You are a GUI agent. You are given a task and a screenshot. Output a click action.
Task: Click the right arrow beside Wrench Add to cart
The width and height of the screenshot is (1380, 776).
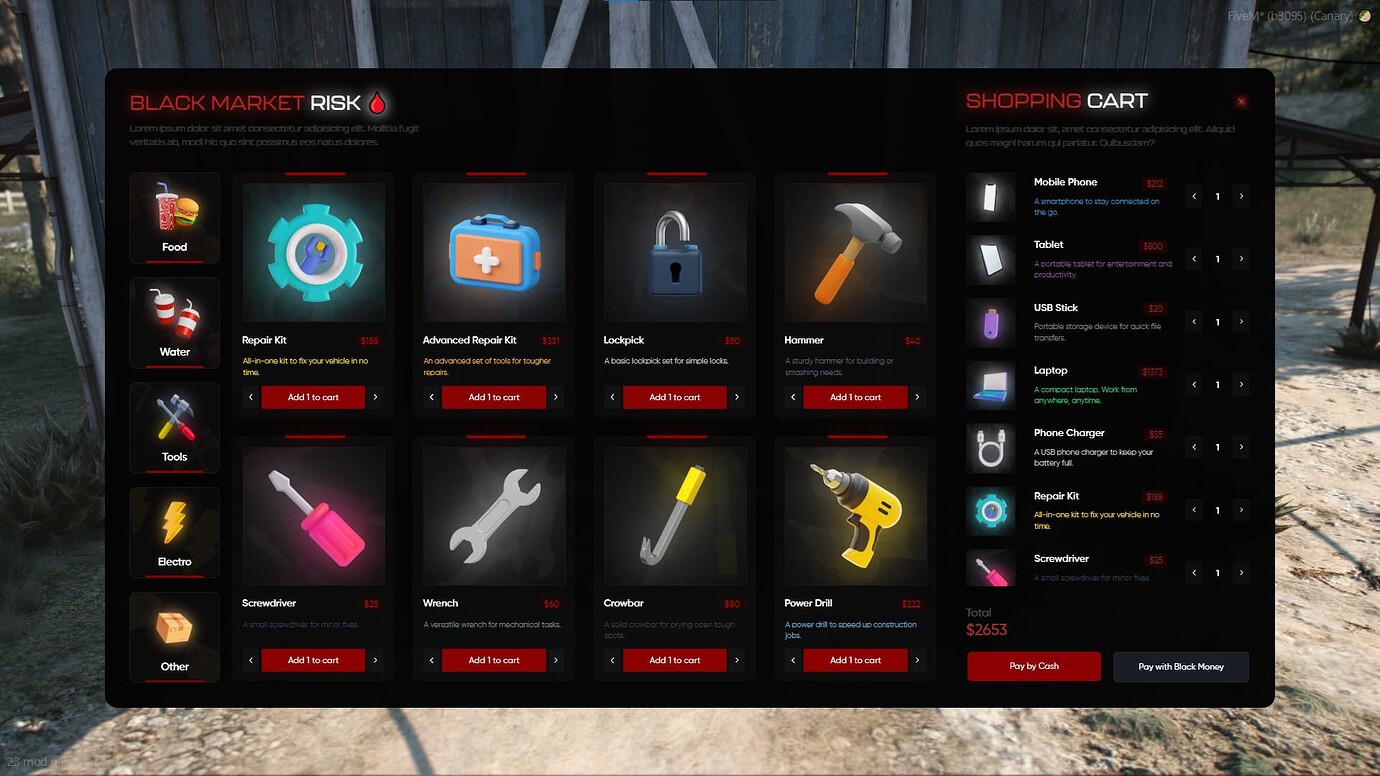pyautogui.click(x=556, y=660)
